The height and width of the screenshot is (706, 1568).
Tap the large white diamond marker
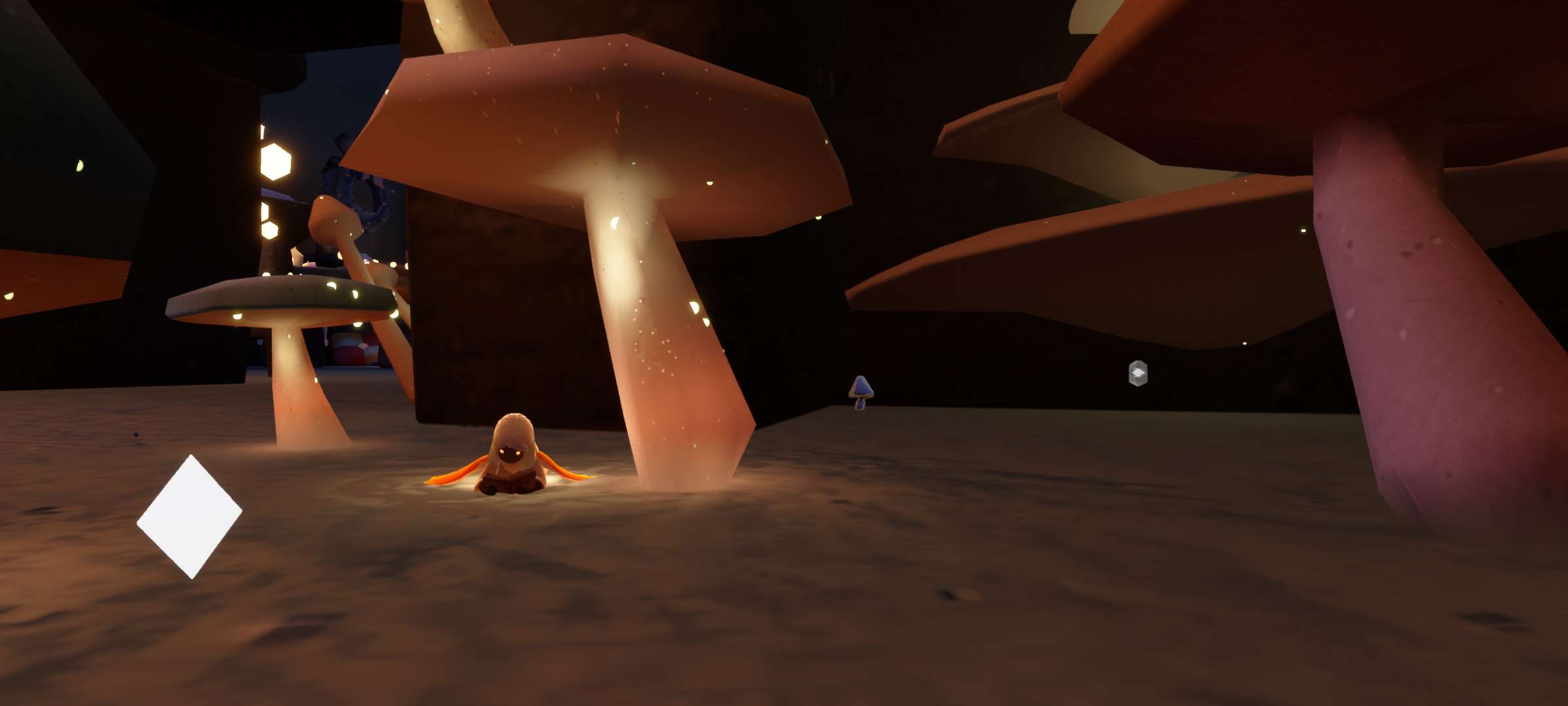coord(189,516)
